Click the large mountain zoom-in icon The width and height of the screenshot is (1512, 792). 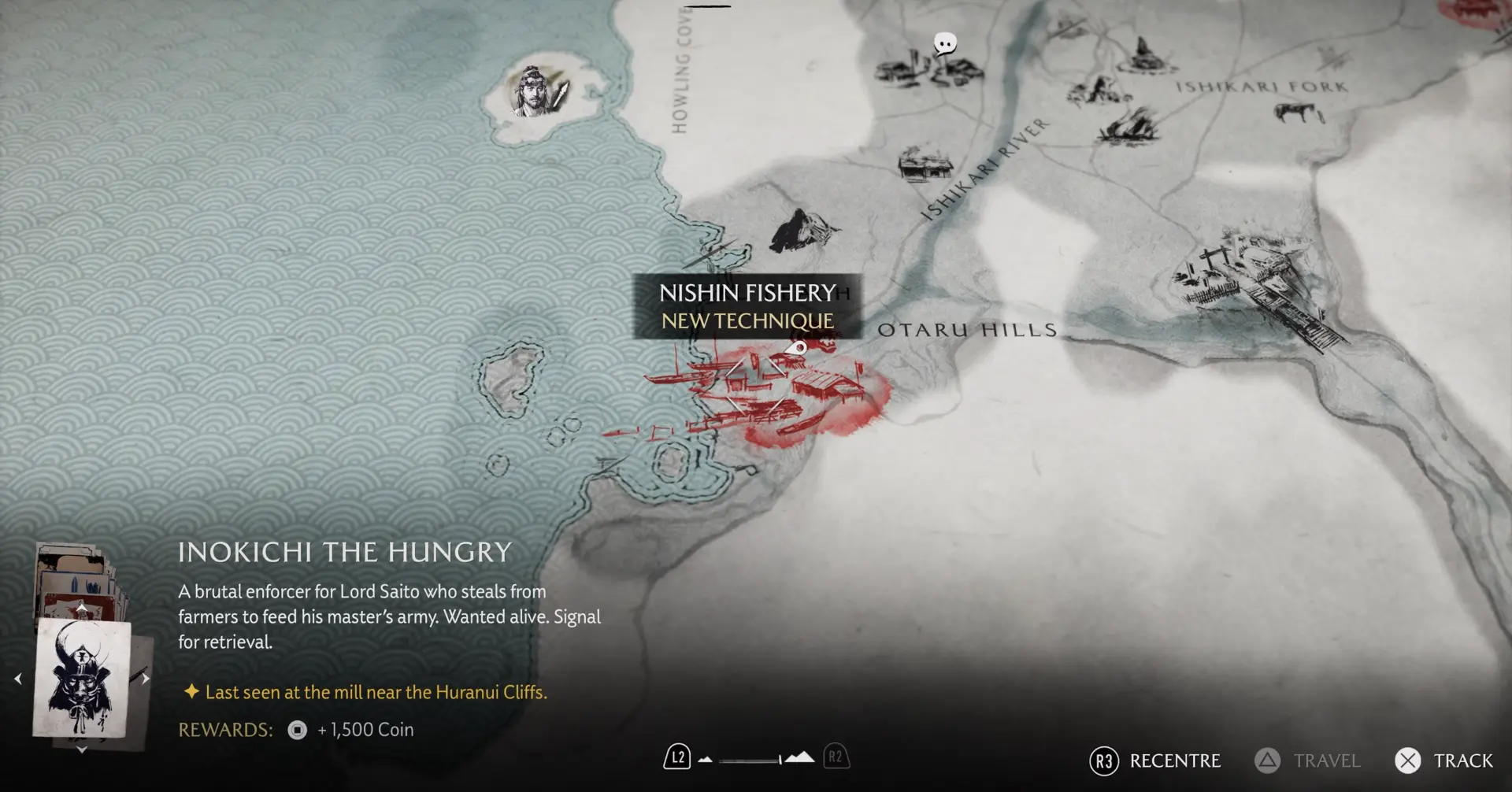point(800,757)
